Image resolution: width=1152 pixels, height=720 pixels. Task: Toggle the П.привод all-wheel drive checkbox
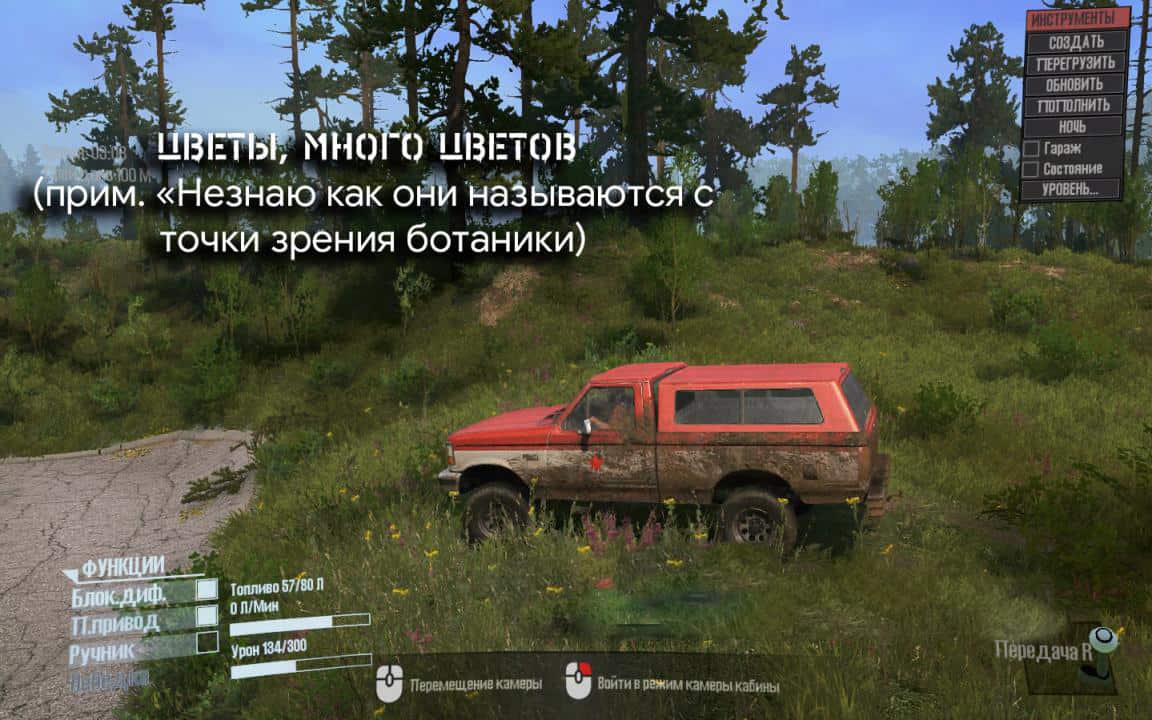point(207,618)
